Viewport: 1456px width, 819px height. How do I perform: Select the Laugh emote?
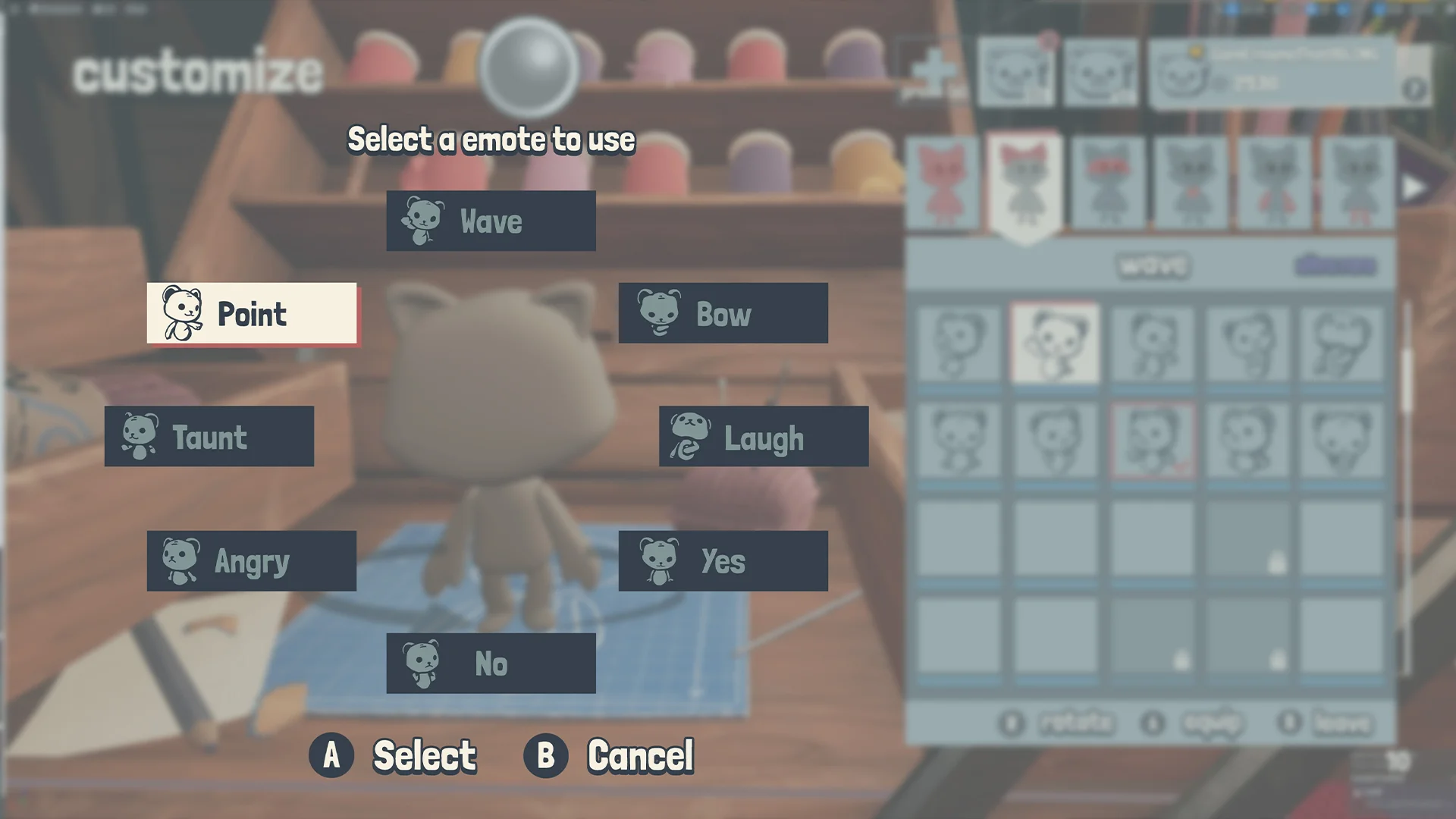[x=762, y=437]
